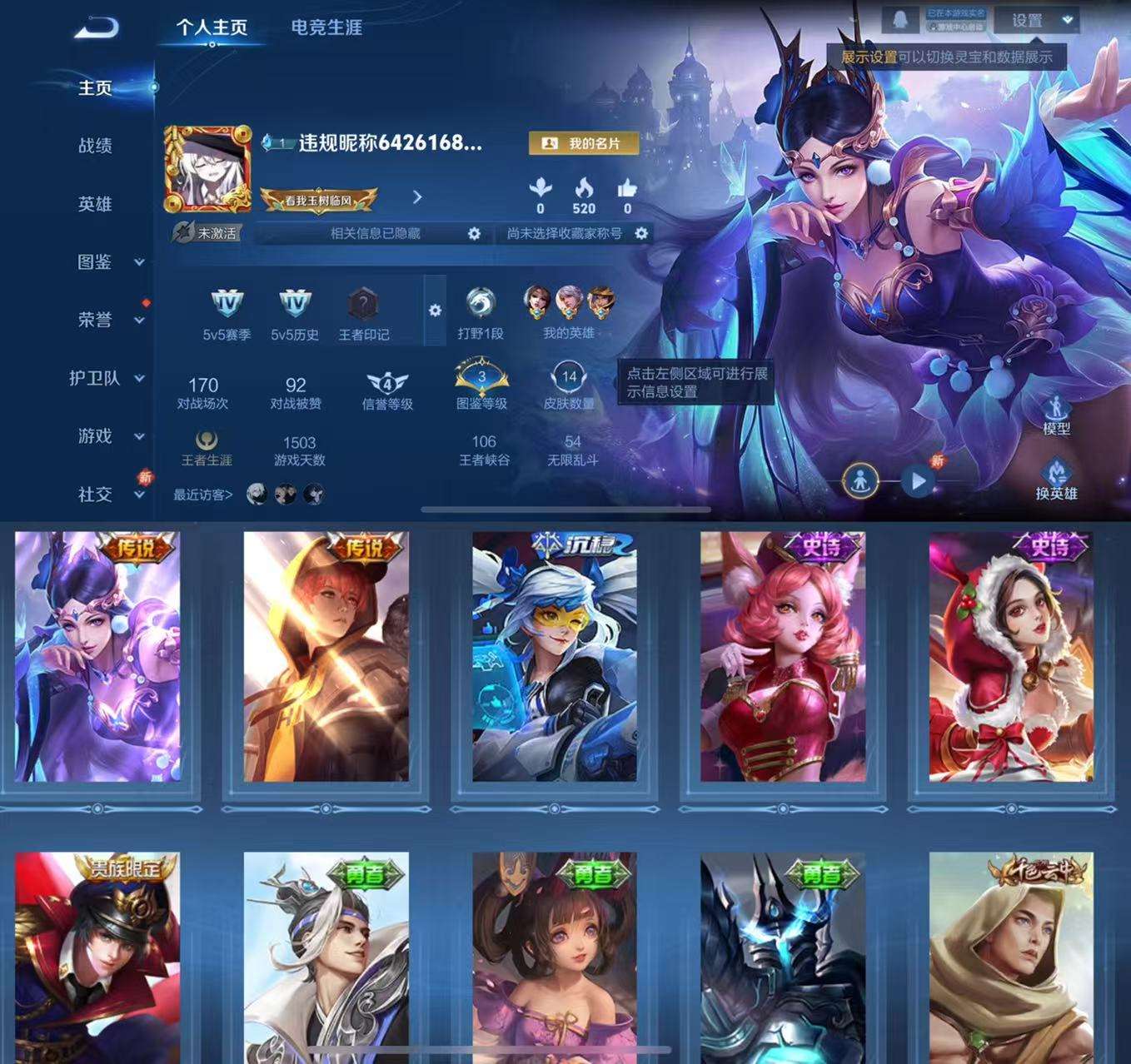Screen dimensions: 1131x1064
Task: Select 荣誉 in the left sidebar
Action: point(92,321)
